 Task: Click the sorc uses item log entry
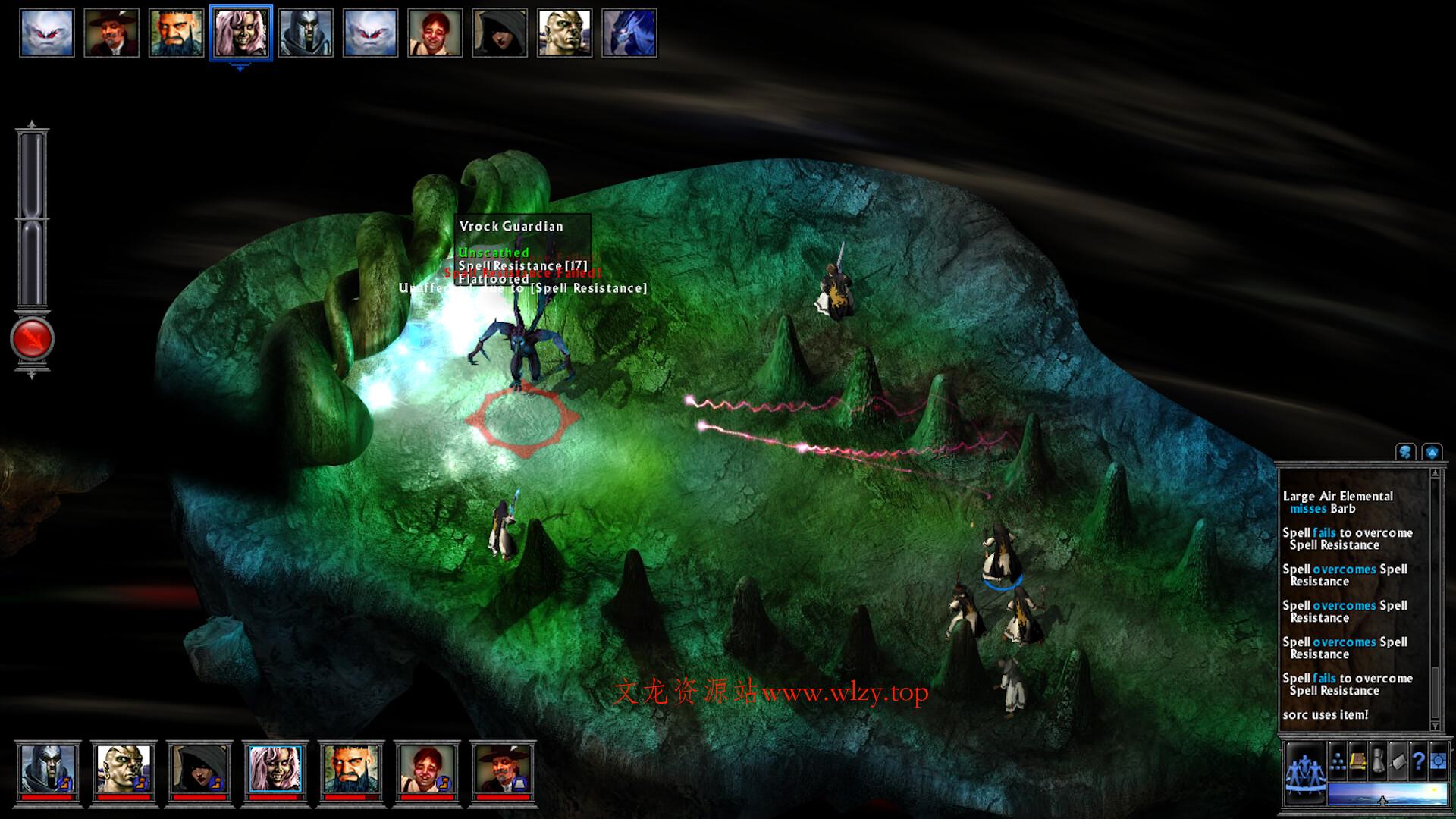point(1326,714)
